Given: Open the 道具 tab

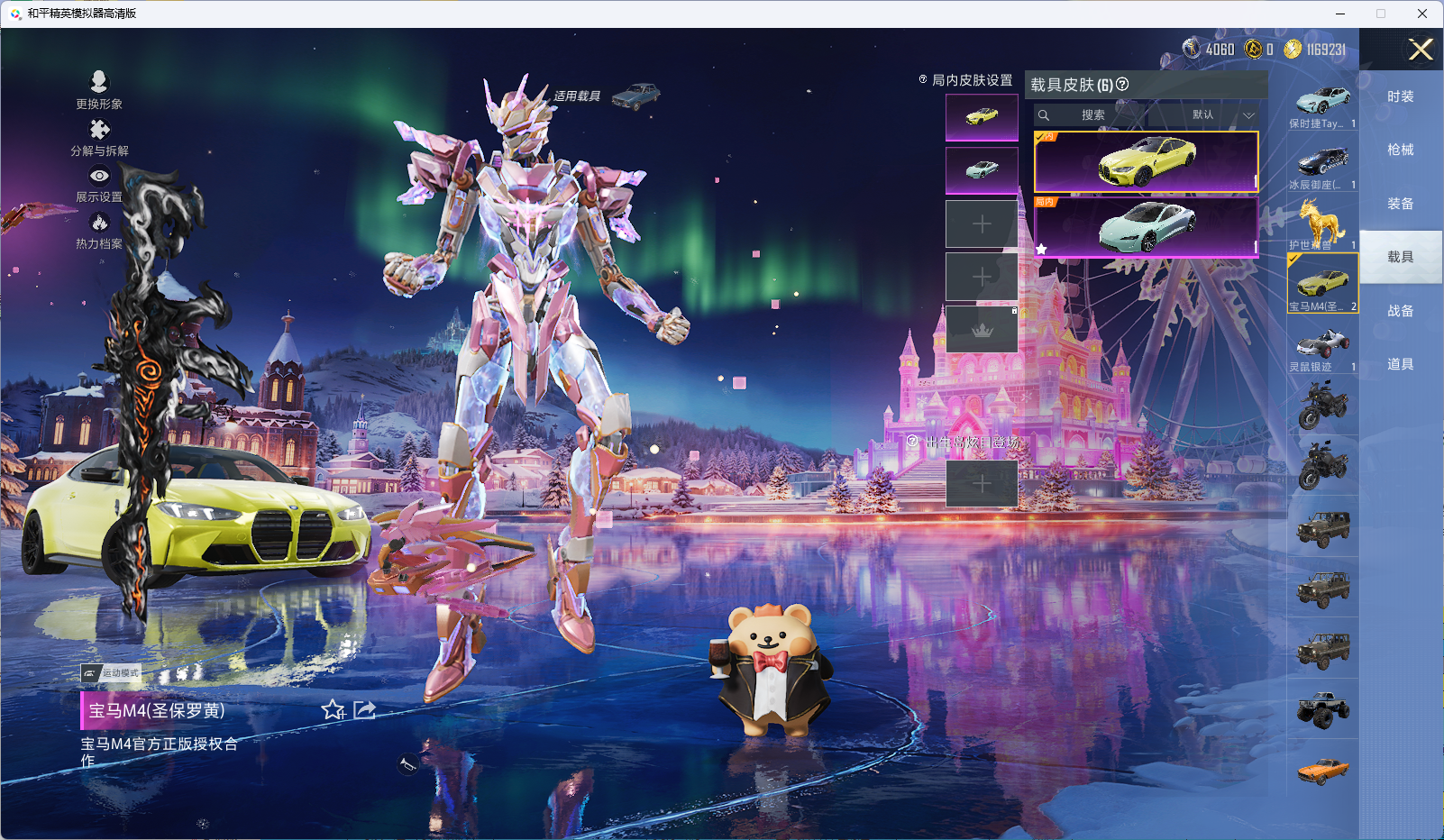Looking at the screenshot, I should (x=1400, y=364).
